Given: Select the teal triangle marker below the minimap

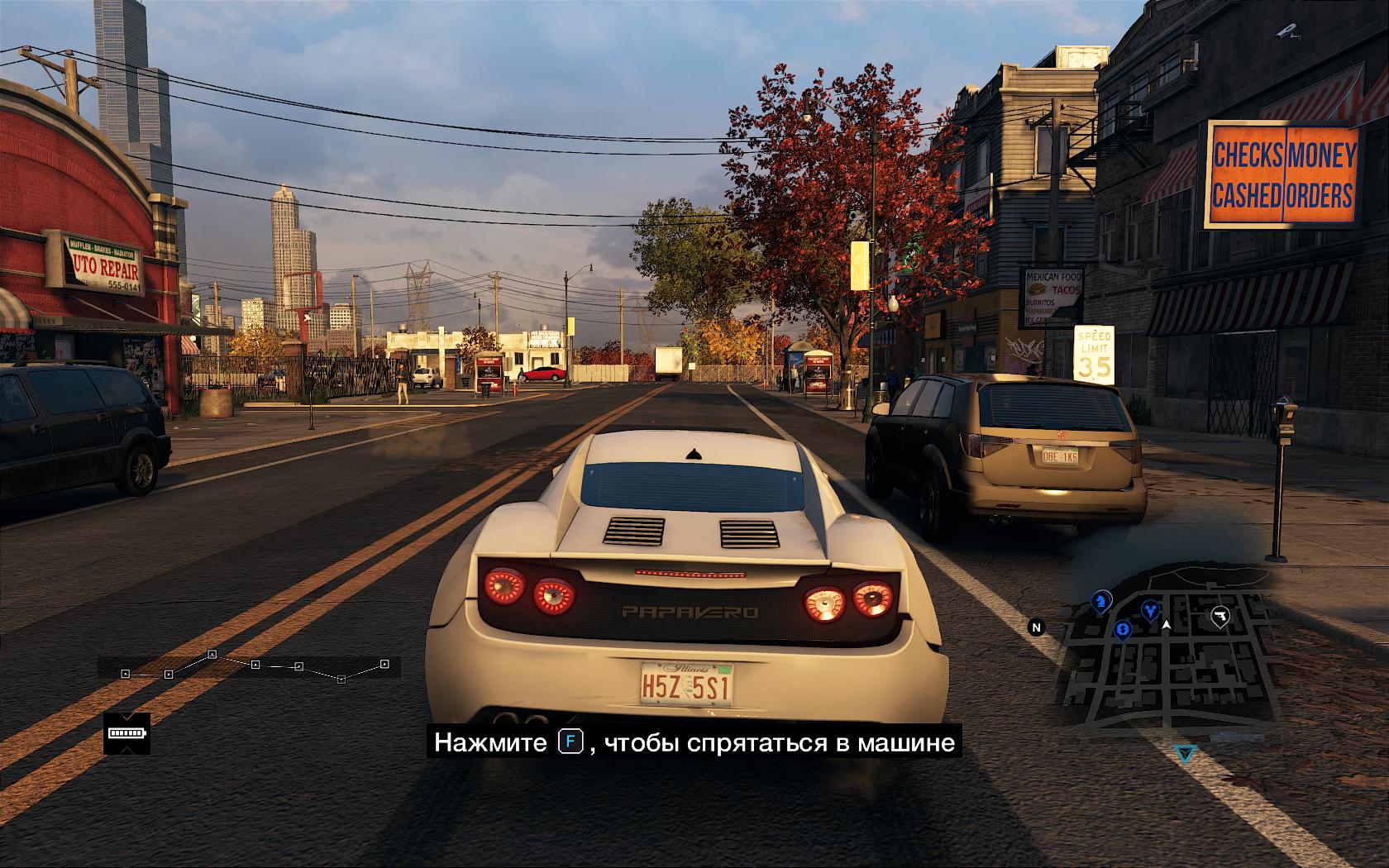Looking at the screenshot, I should pos(1186,754).
